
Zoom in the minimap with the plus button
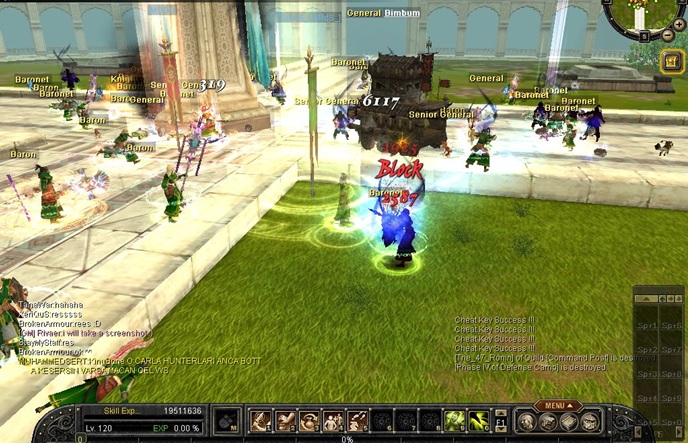click(680, 24)
